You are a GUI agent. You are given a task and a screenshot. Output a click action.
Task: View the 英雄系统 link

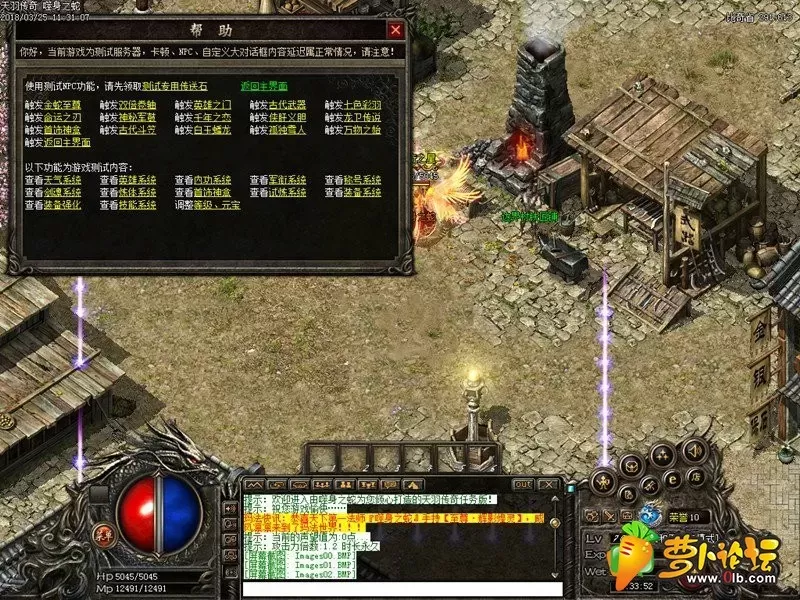pyautogui.click(x=135, y=180)
